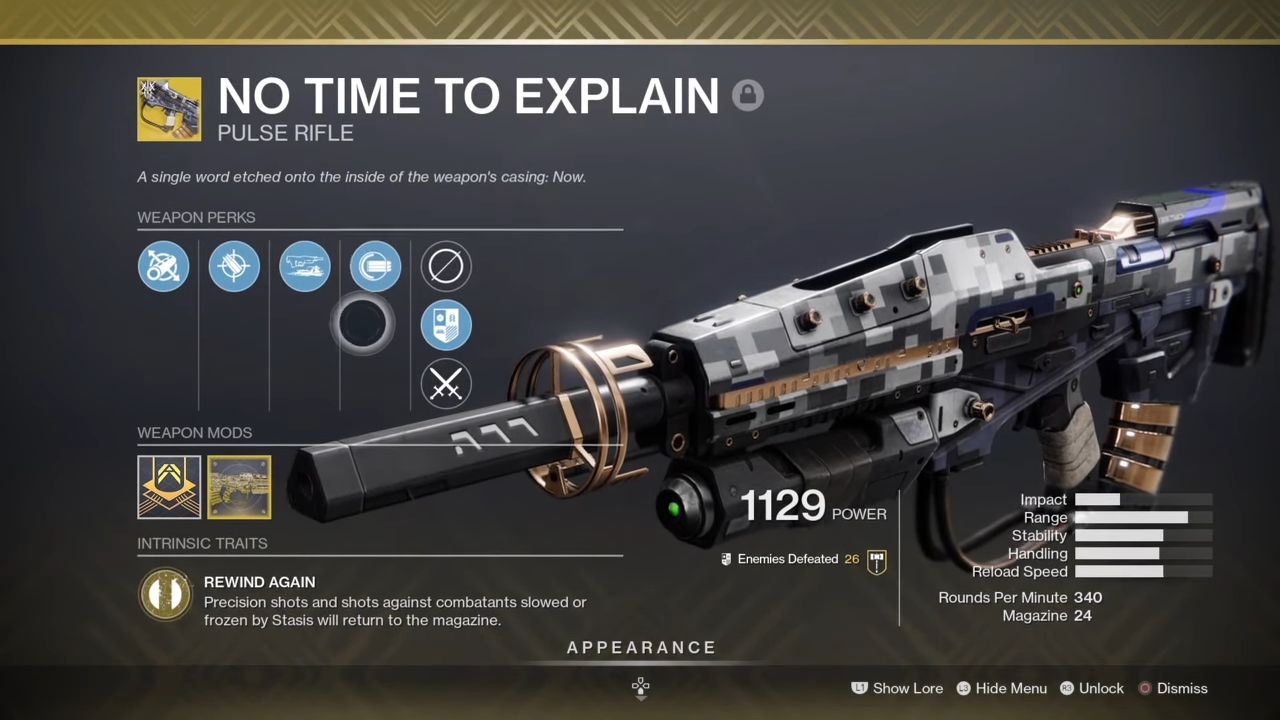Open the Appearance section

640,647
